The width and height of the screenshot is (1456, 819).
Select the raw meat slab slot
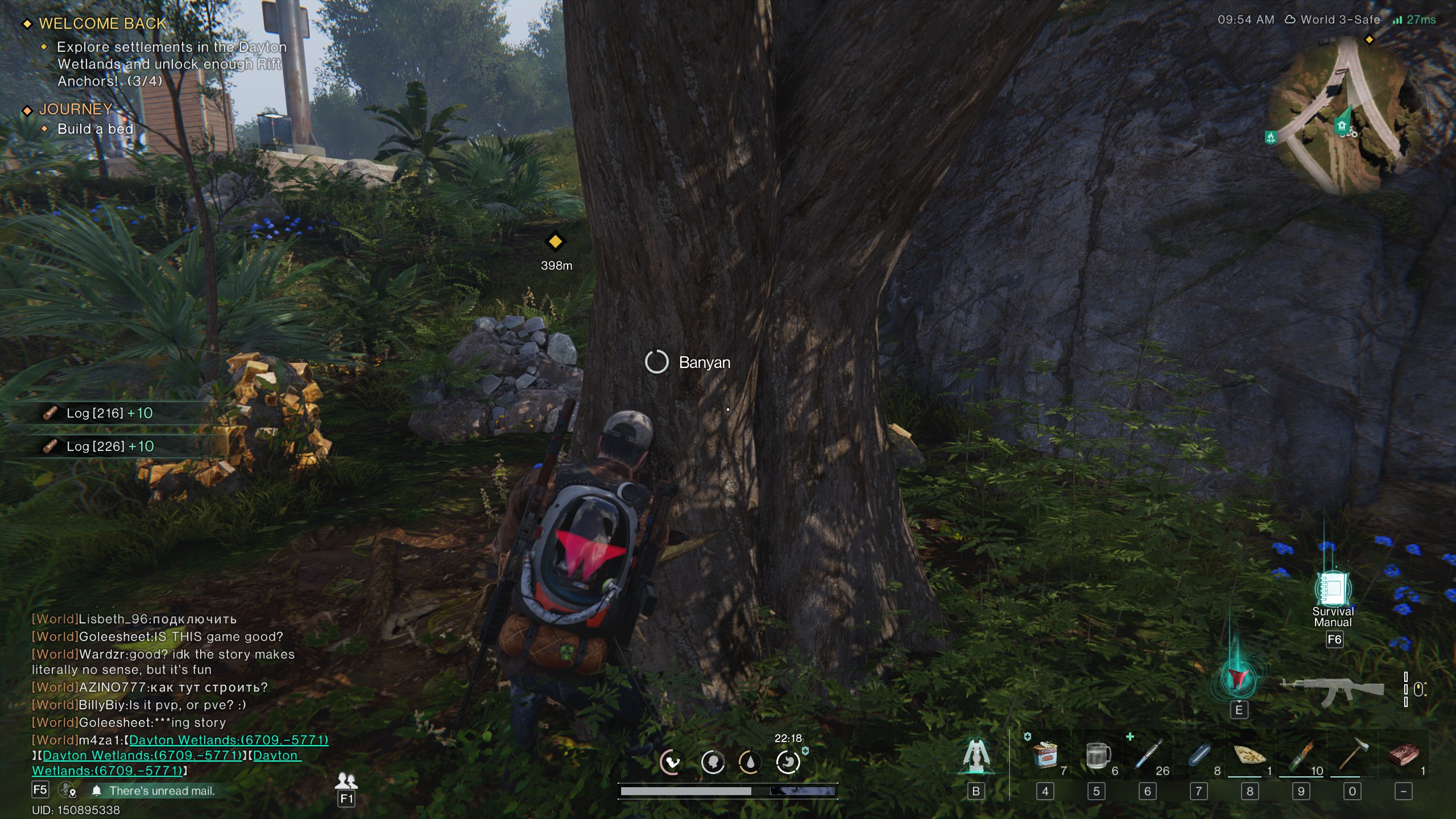pos(1403,756)
